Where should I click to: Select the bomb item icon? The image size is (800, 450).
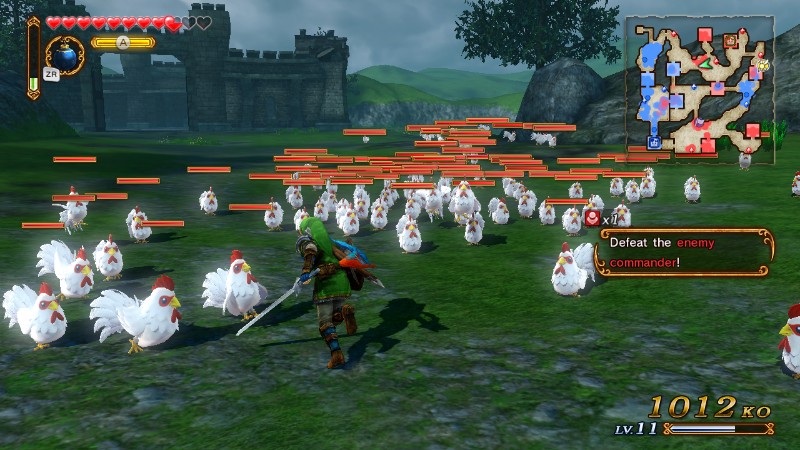click(65, 55)
